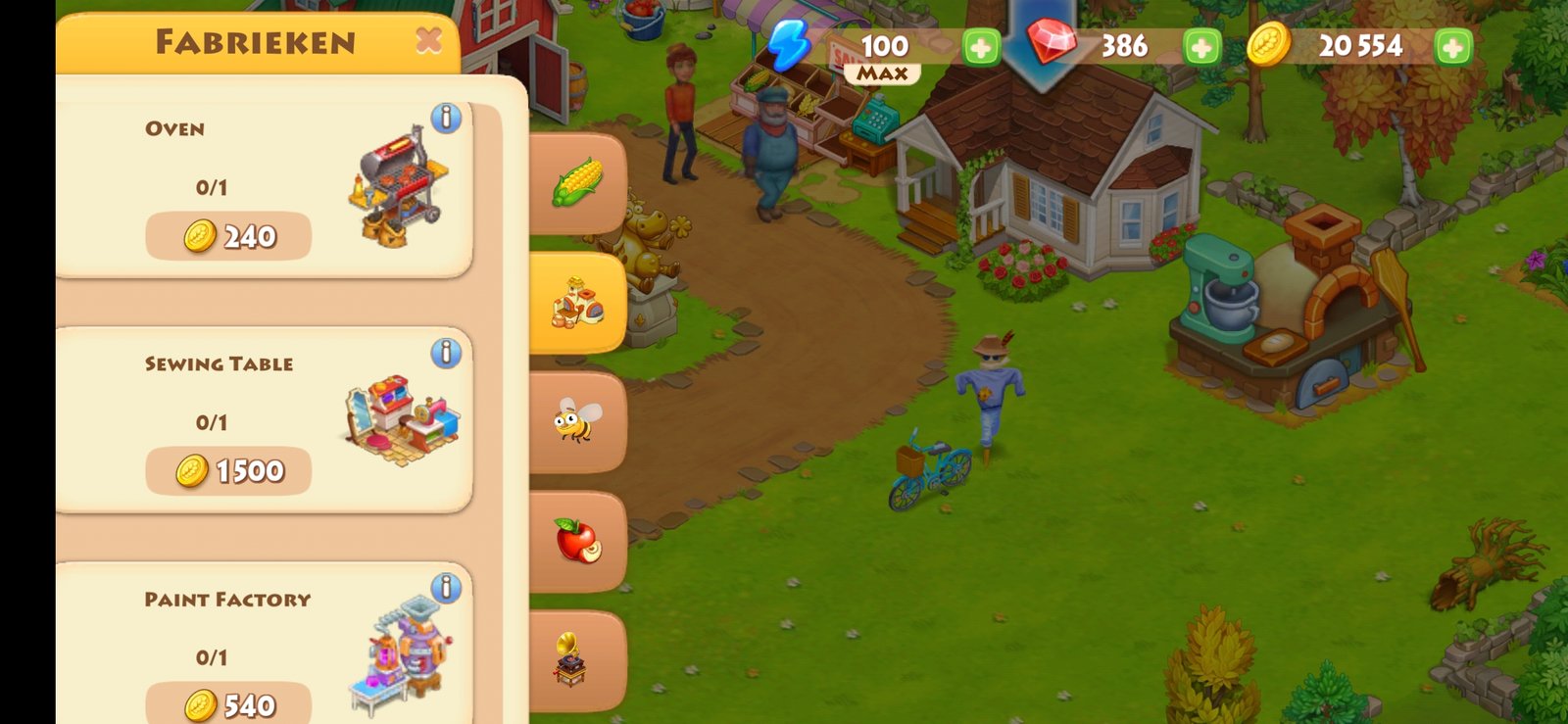The width and height of the screenshot is (1568, 724).
Task: Buy the Oven for 240 coins
Action: (228, 236)
